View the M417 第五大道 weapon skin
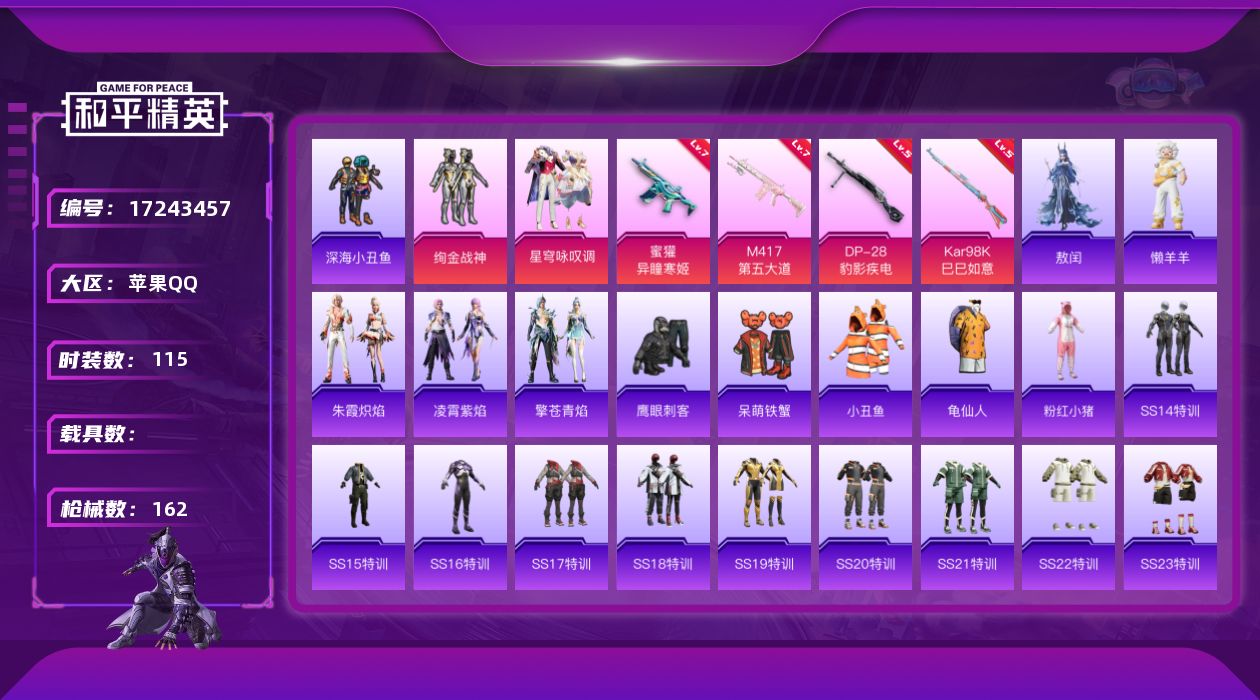Screen dimensions: 1260x700 [764, 211]
